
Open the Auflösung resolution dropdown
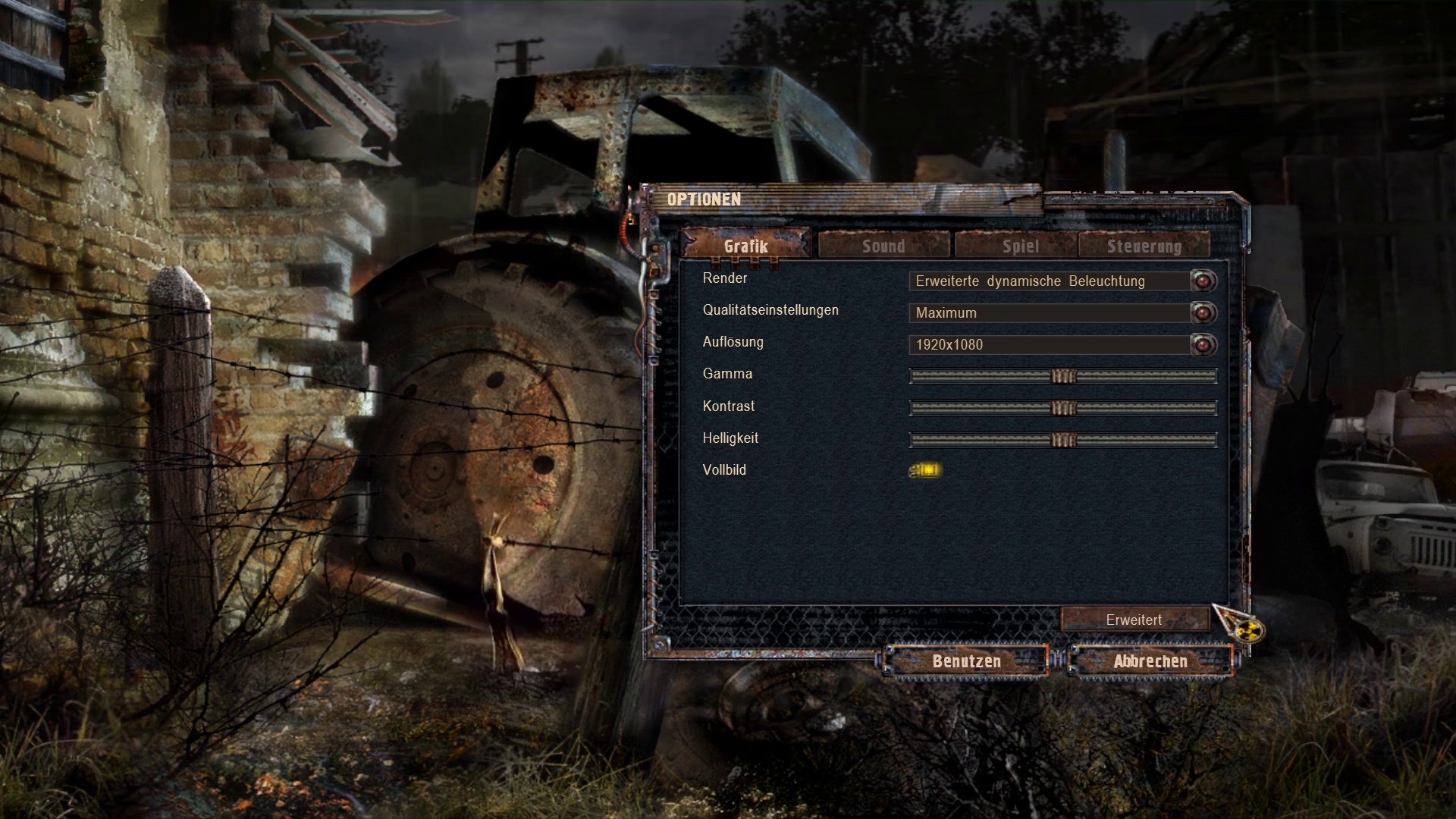pos(1203,345)
